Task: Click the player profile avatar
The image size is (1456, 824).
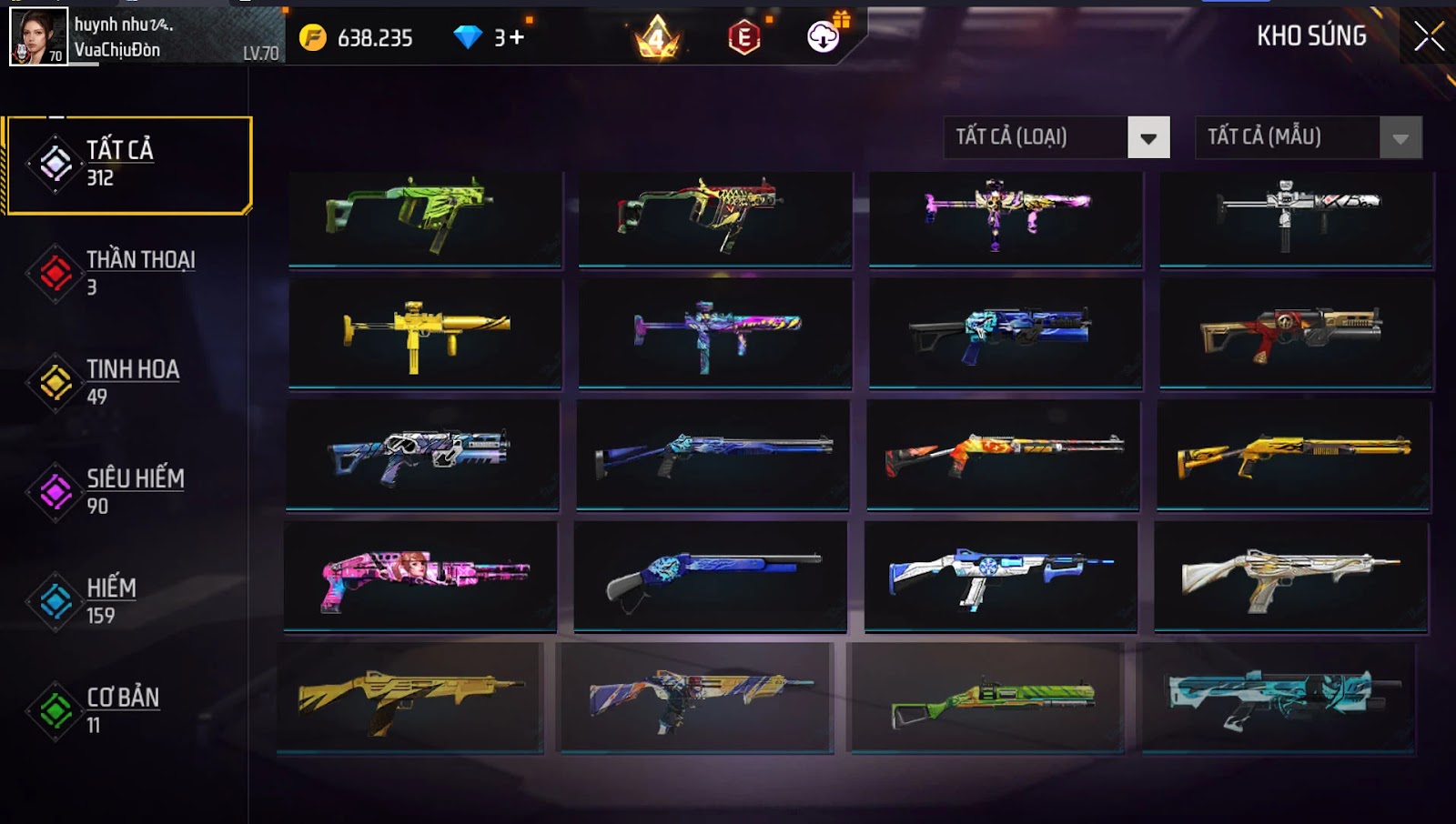Action: [x=38, y=36]
